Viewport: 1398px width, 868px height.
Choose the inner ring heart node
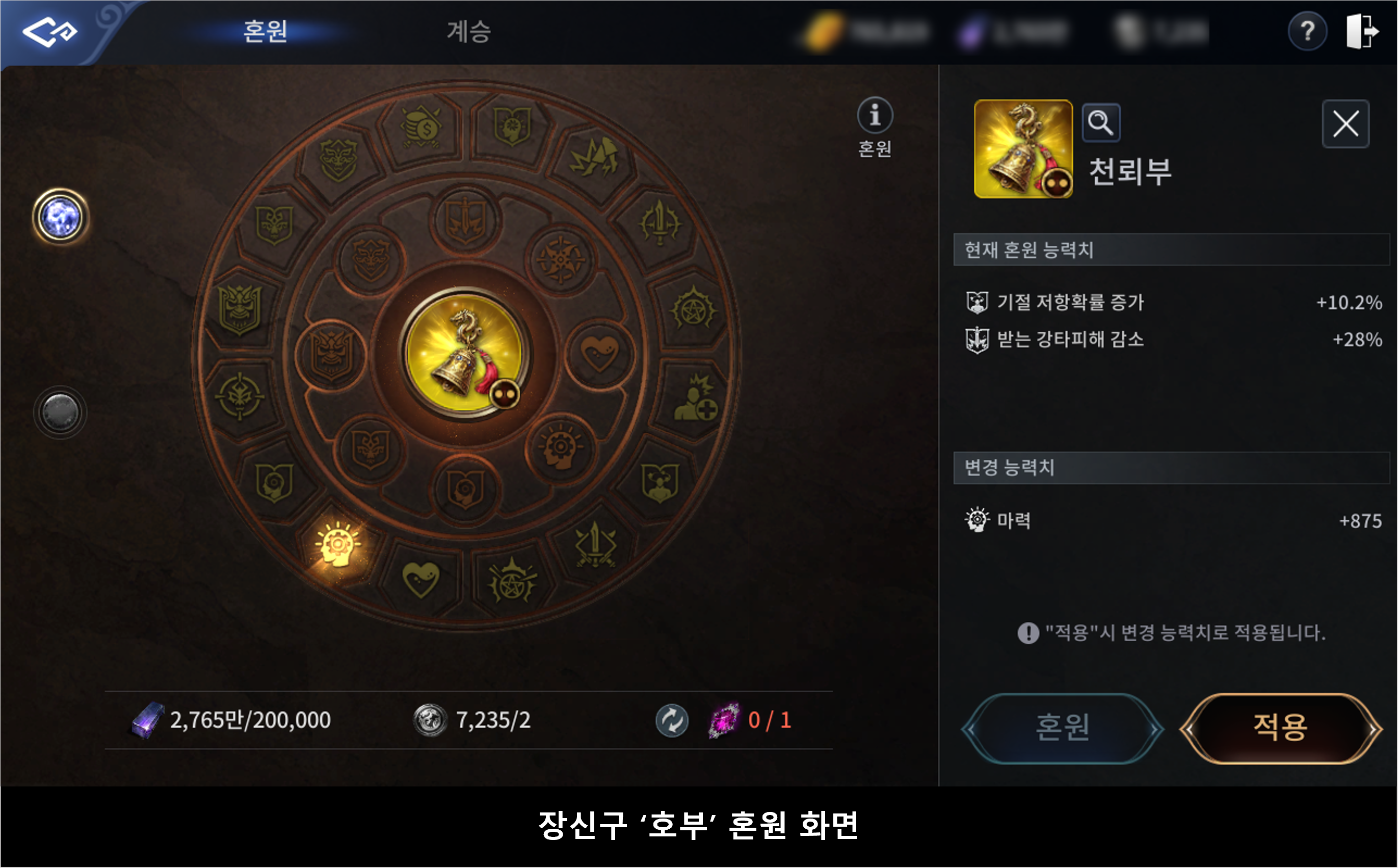[600, 353]
